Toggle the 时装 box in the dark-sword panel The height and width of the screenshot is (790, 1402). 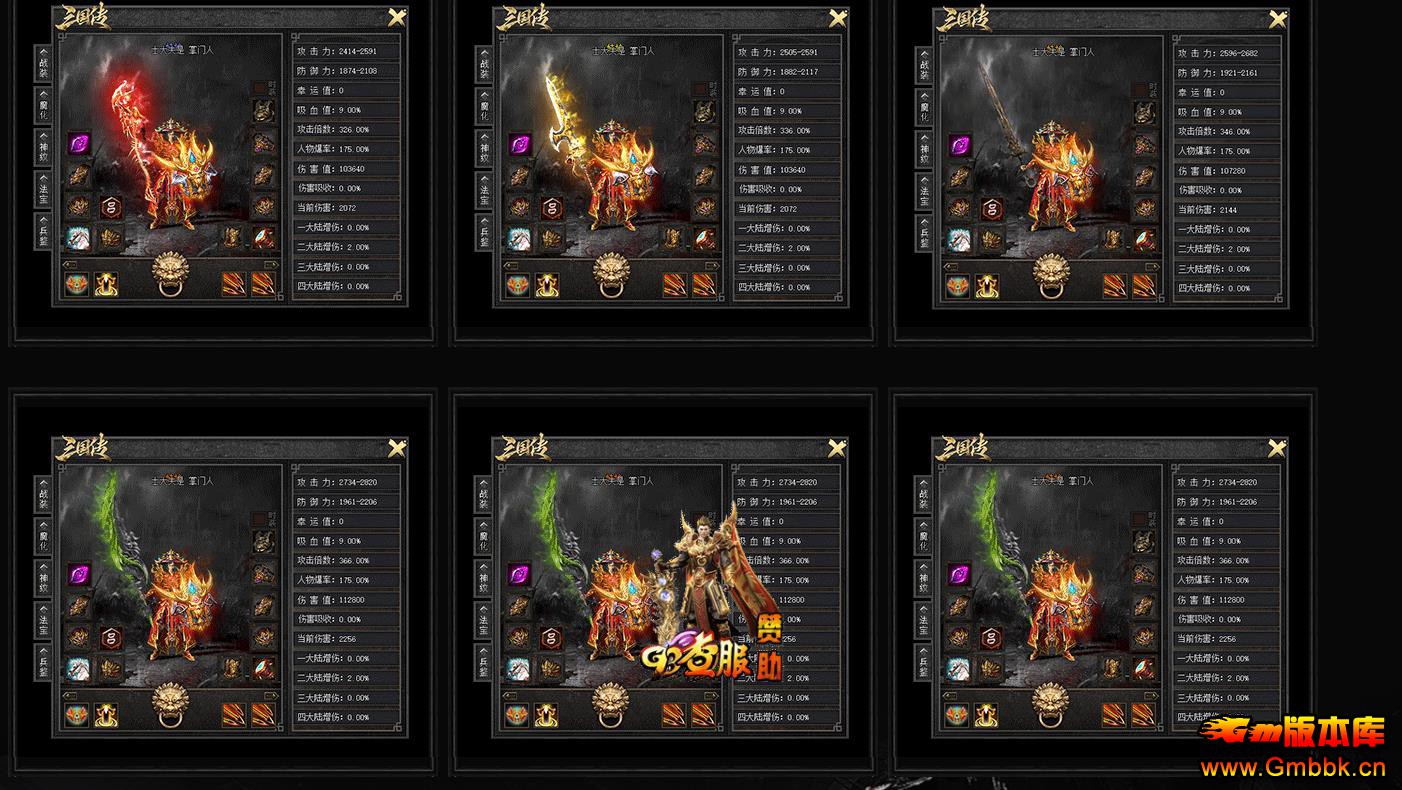[x=1141, y=89]
